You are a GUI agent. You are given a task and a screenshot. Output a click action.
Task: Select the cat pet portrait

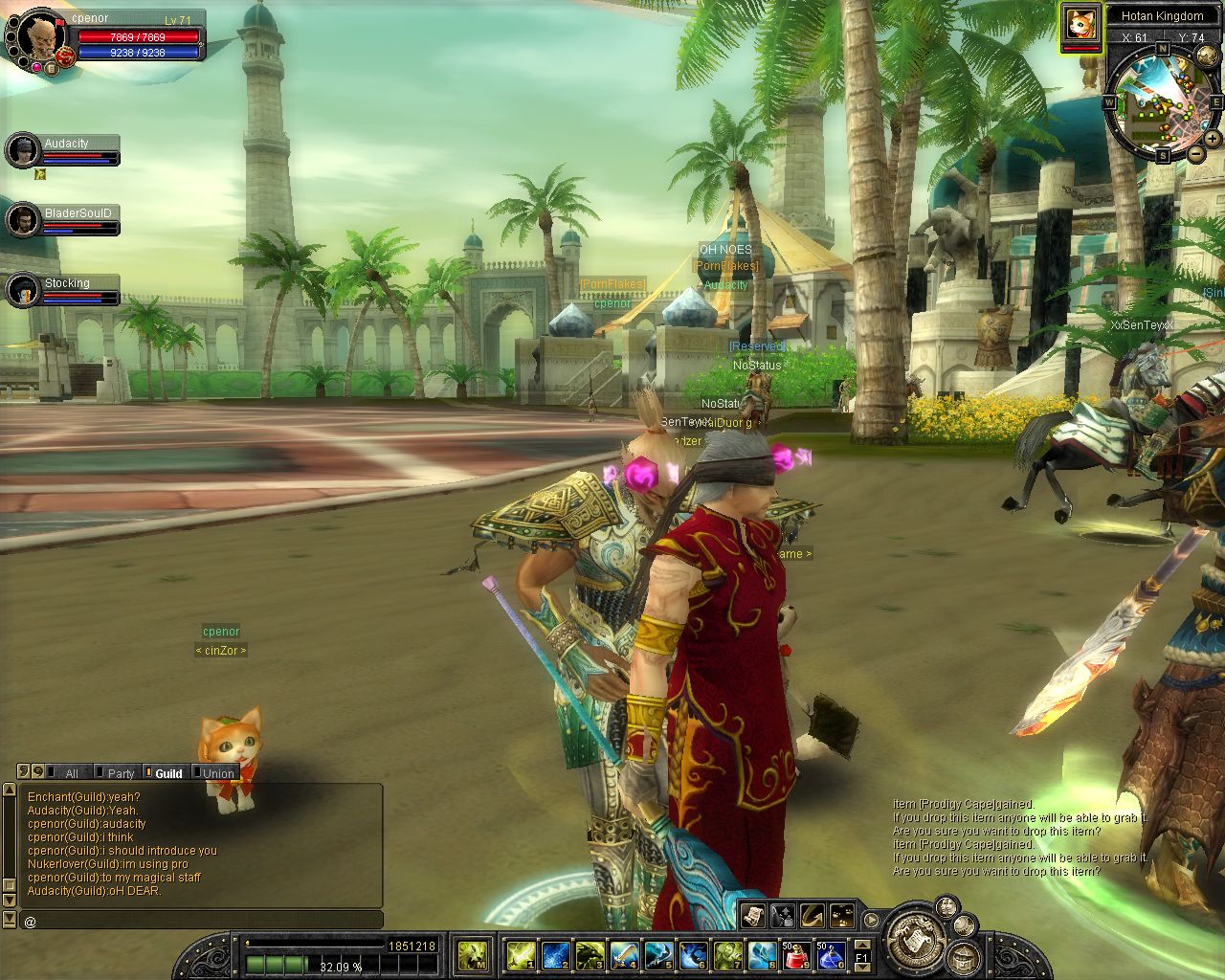pos(1080,23)
